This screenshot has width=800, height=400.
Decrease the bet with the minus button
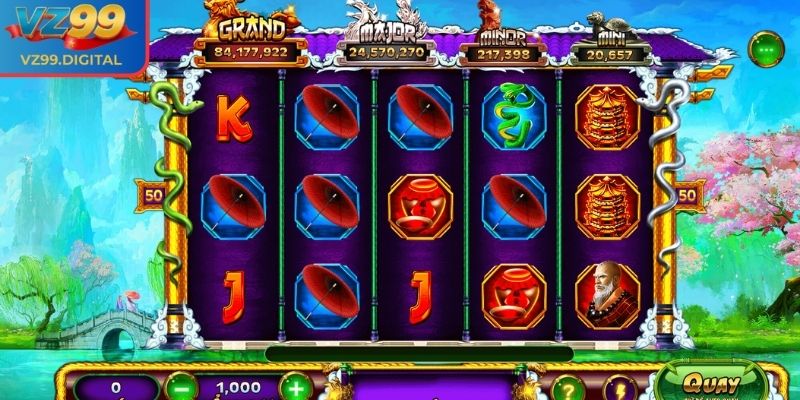coord(180,387)
